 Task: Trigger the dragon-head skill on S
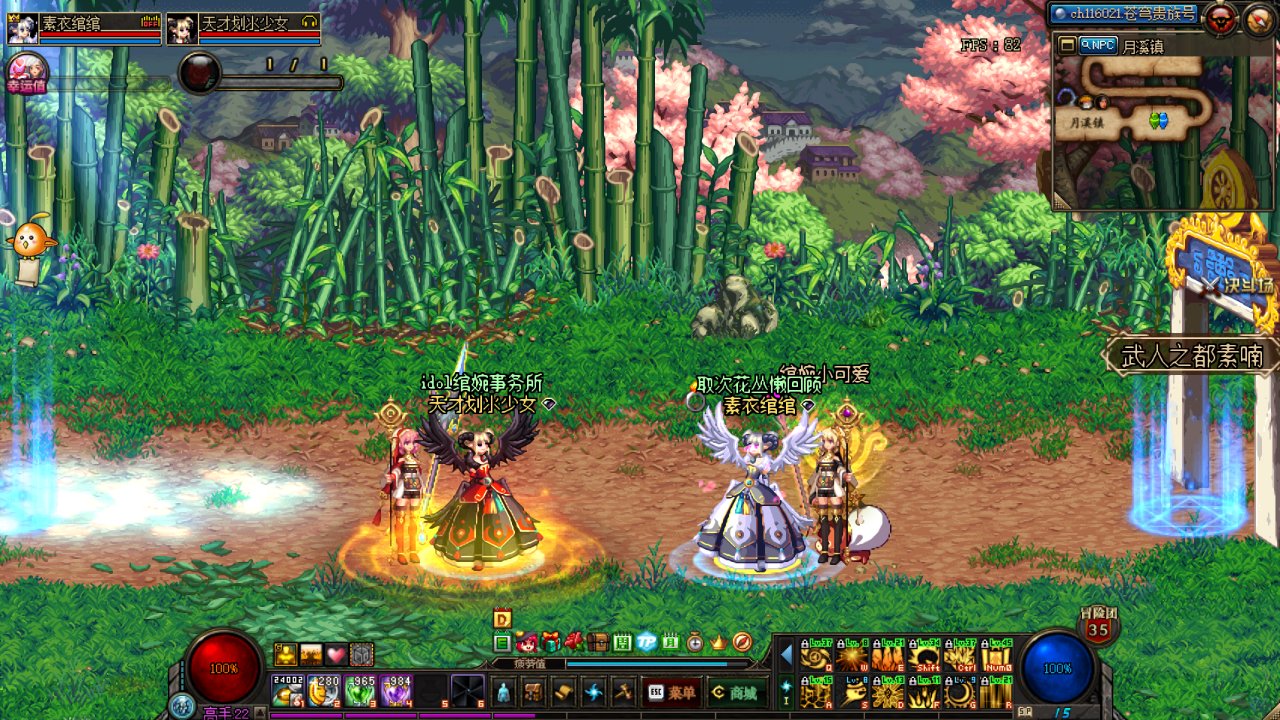[853, 693]
